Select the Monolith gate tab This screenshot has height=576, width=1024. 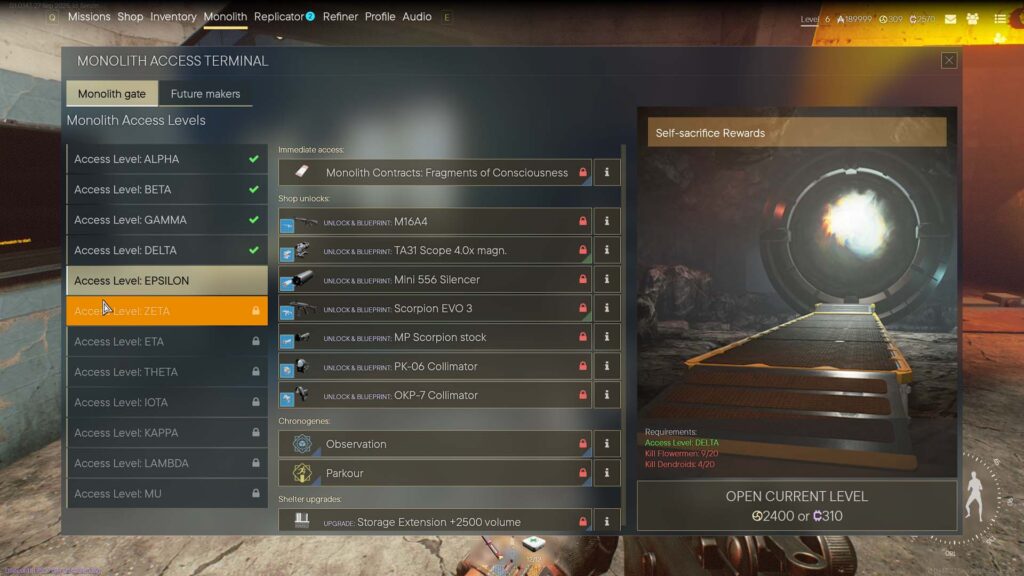point(112,94)
